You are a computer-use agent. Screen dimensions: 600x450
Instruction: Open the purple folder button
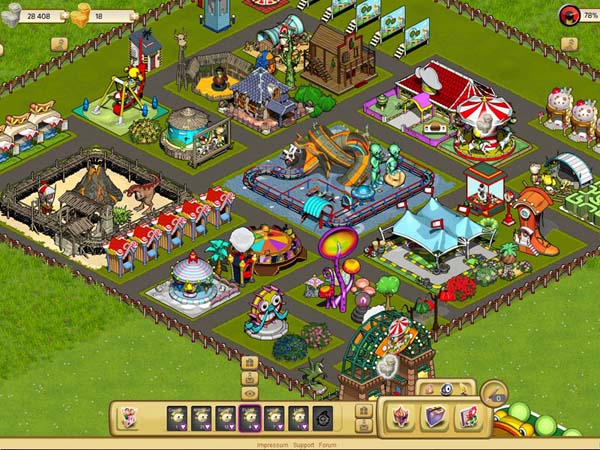(x=433, y=416)
